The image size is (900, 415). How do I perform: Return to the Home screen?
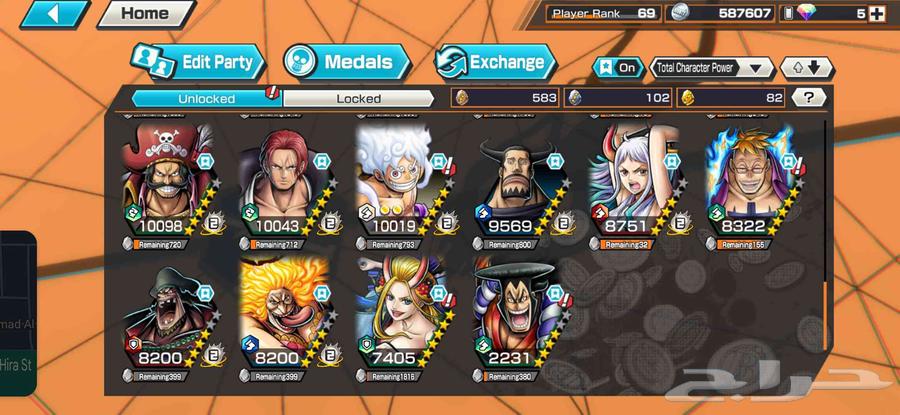coord(145,14)
